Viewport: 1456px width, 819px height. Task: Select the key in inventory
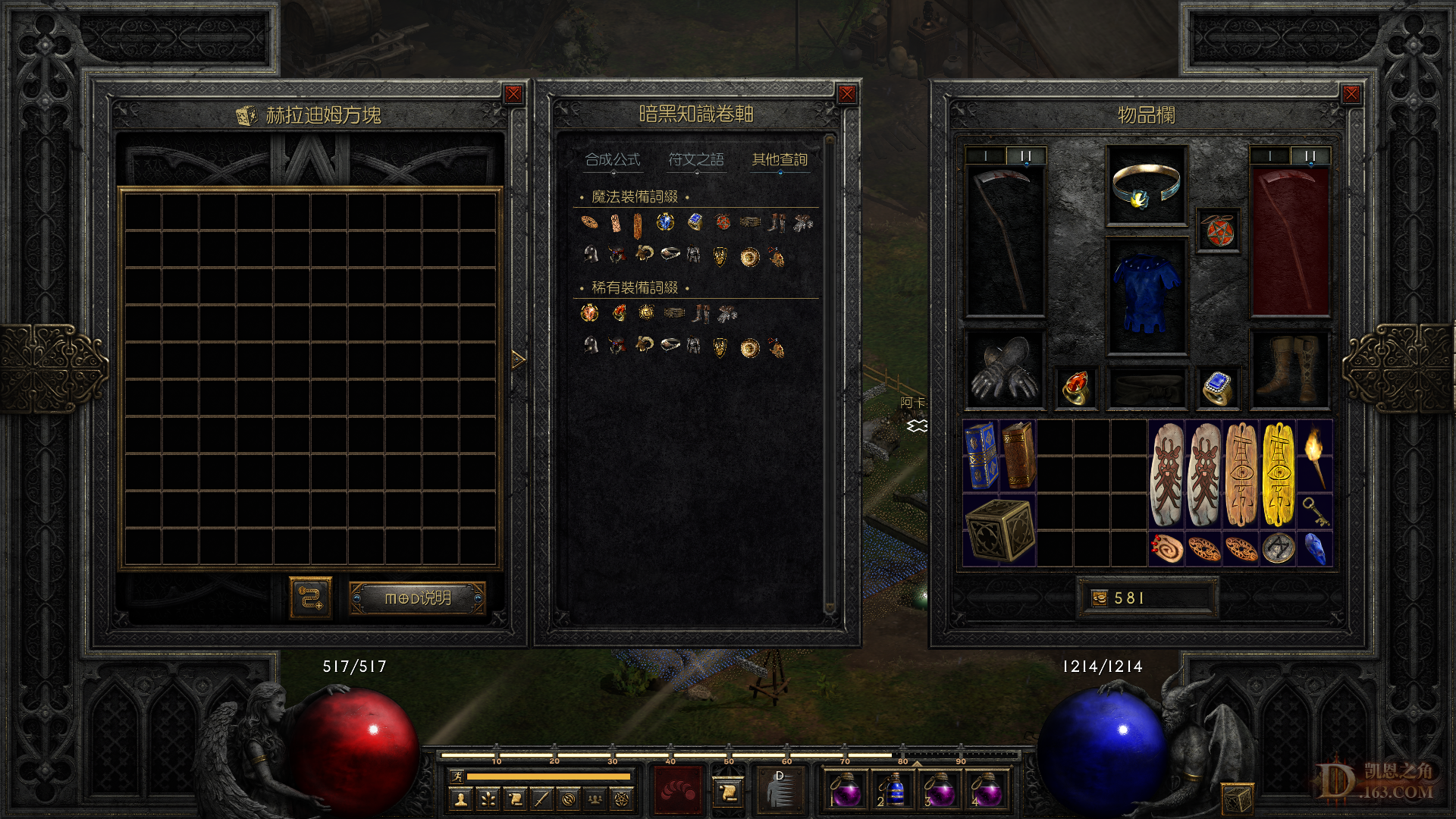point(1315,512)
